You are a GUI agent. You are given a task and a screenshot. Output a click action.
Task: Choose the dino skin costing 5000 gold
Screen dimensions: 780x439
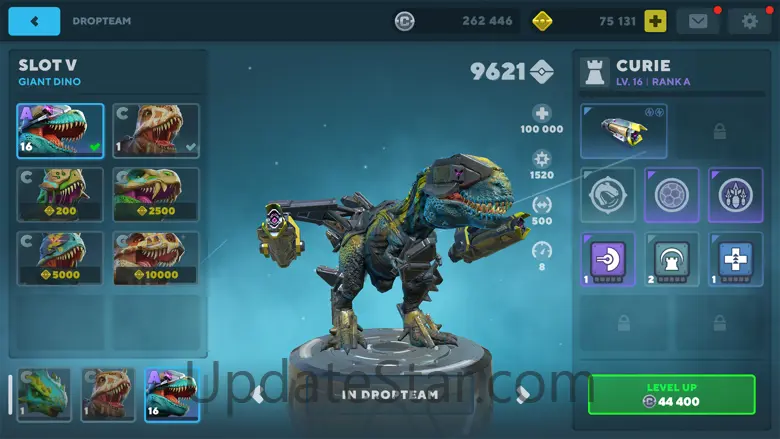point(59,258)
